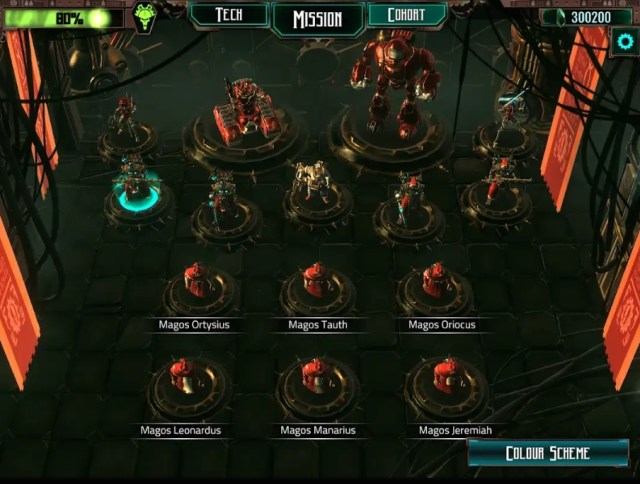The height and width of the screenshot is (484, 640).
Task: Pick Magos Oriocus
Action: pos(437,283)
